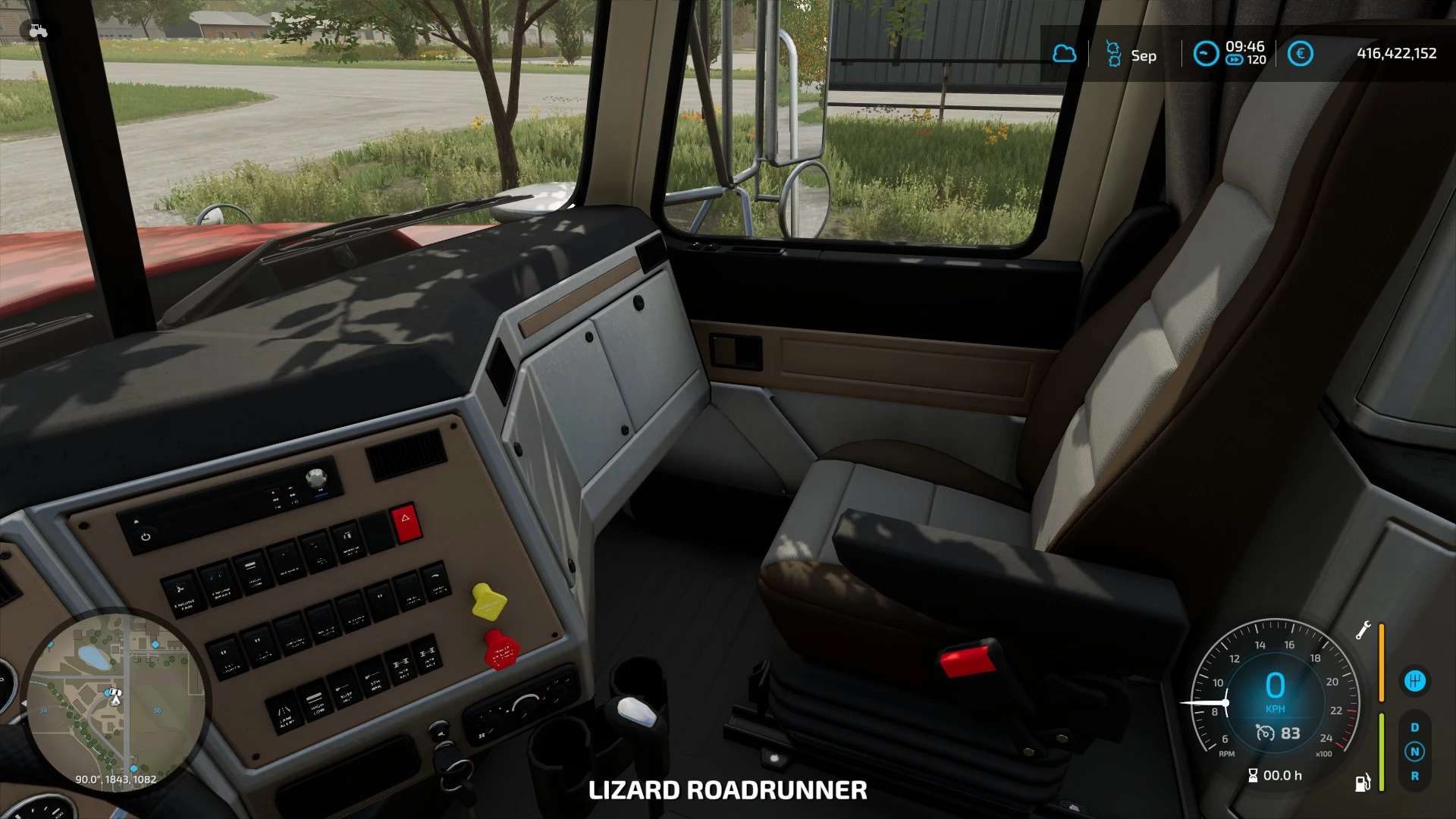
Task: Select the cloud weather icon
Action: (x=1064, y=54)
